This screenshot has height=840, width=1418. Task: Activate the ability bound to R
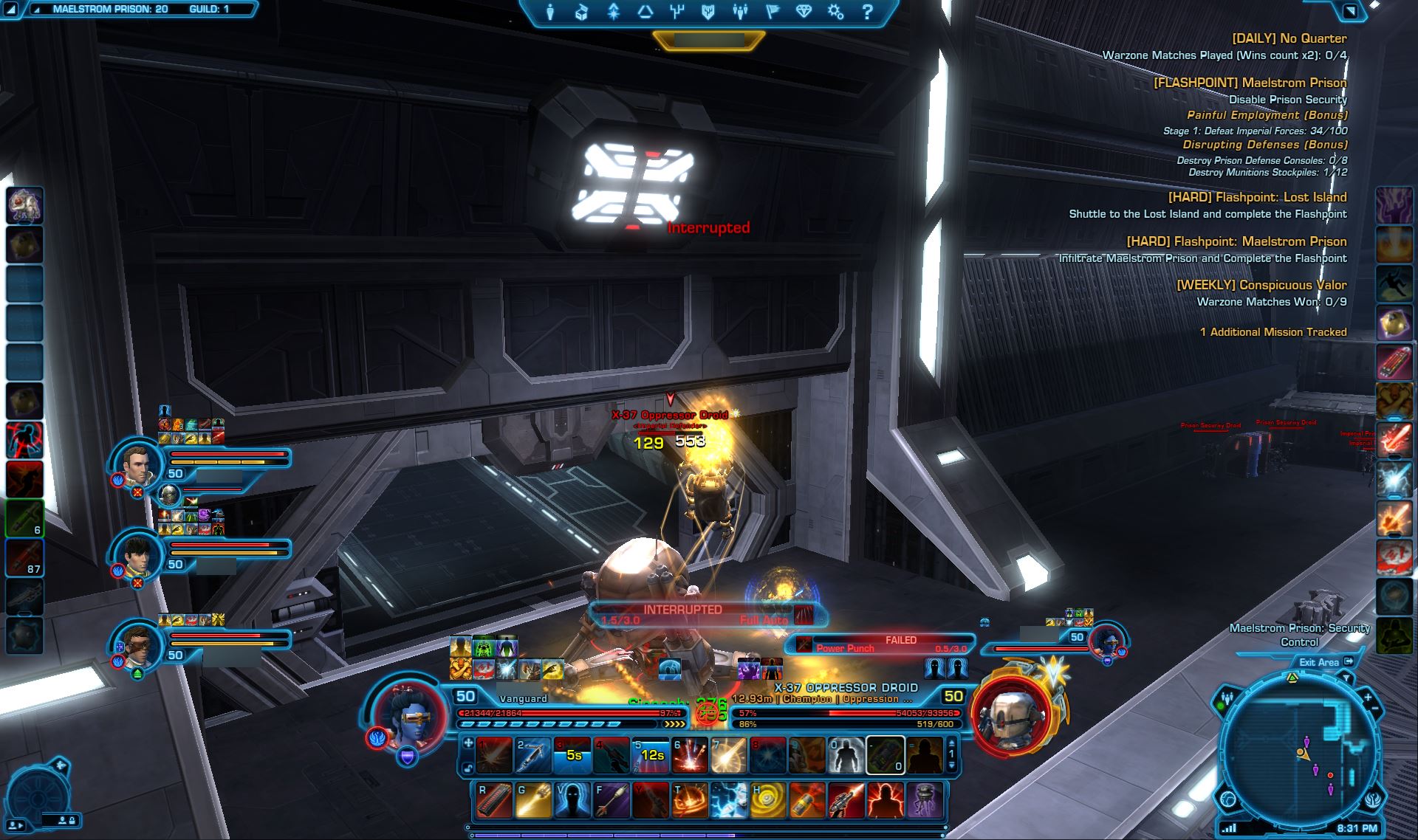pyautogui.click(x=494, y=801)
